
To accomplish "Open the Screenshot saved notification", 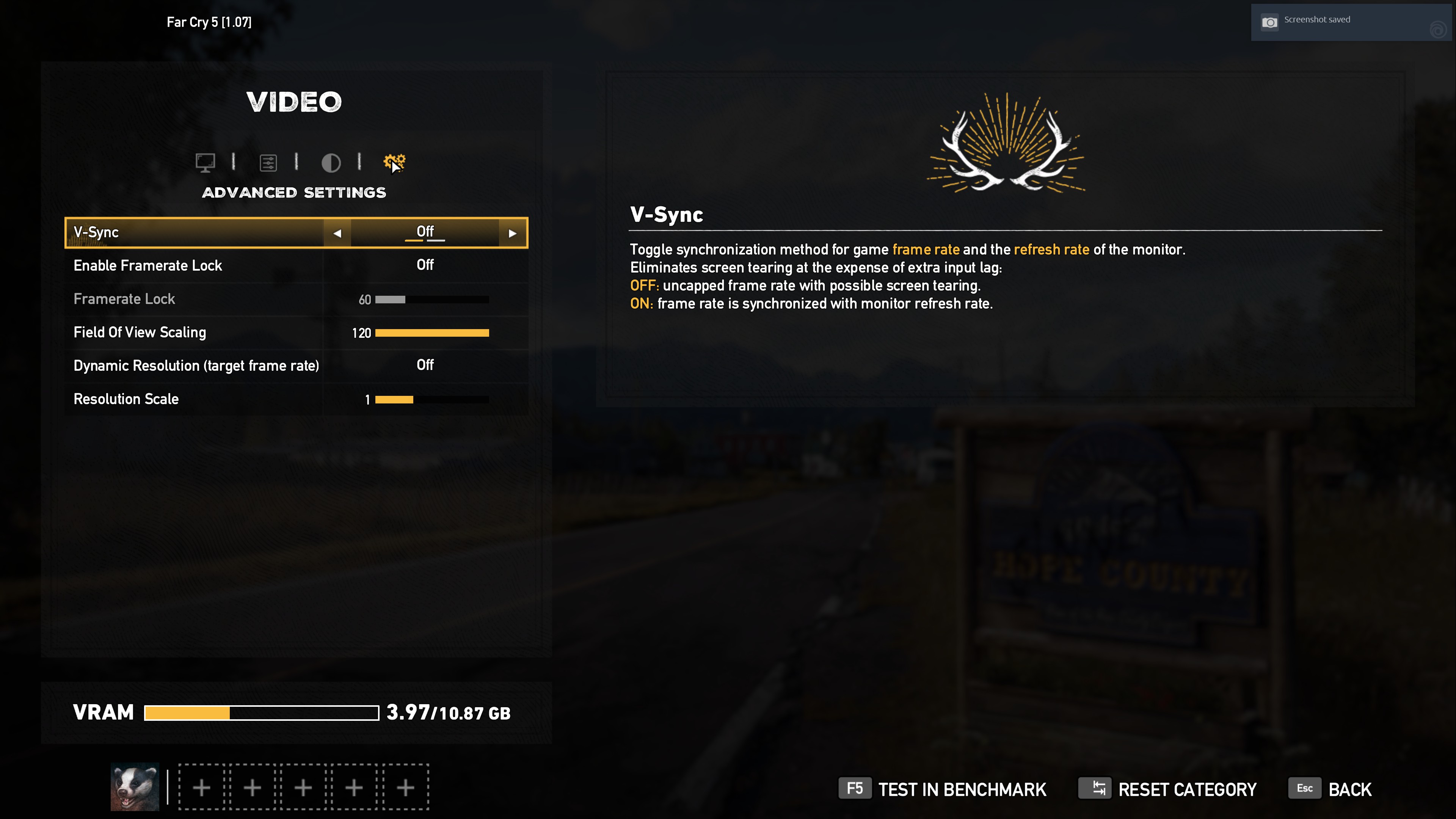I will (1350, 22).
